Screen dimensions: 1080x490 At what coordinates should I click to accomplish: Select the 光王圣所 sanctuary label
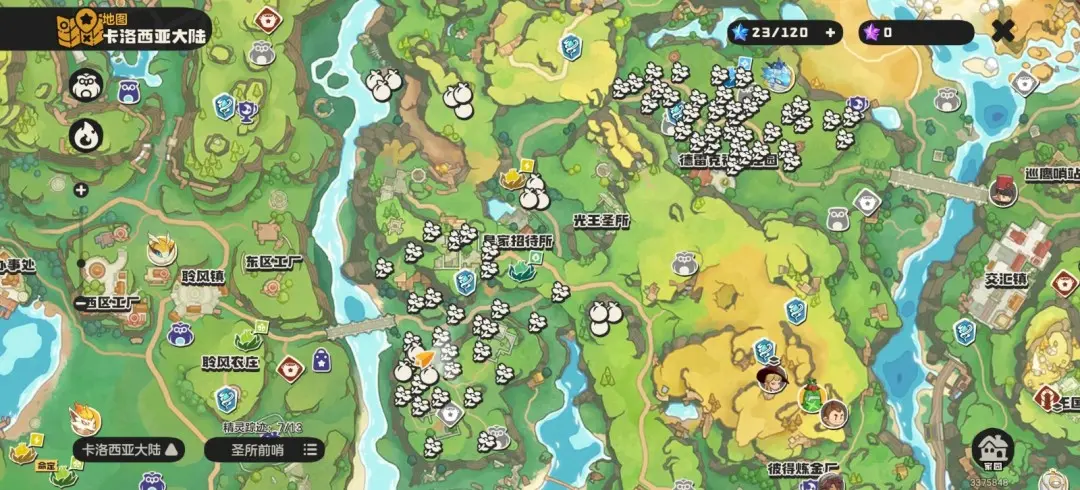click(x=601, y=220)
